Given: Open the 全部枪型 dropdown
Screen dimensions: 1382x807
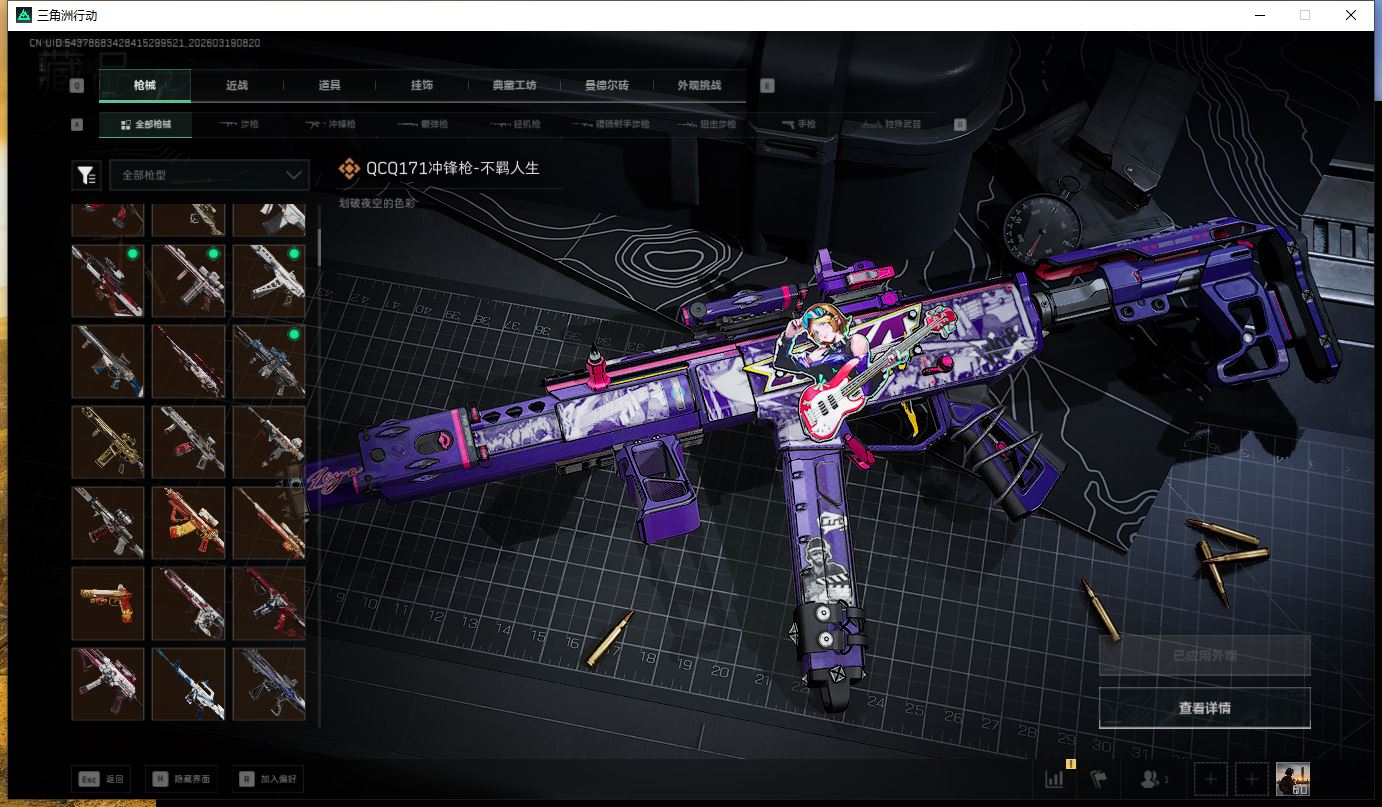Looking at the screenshot, I should point(209,175).
